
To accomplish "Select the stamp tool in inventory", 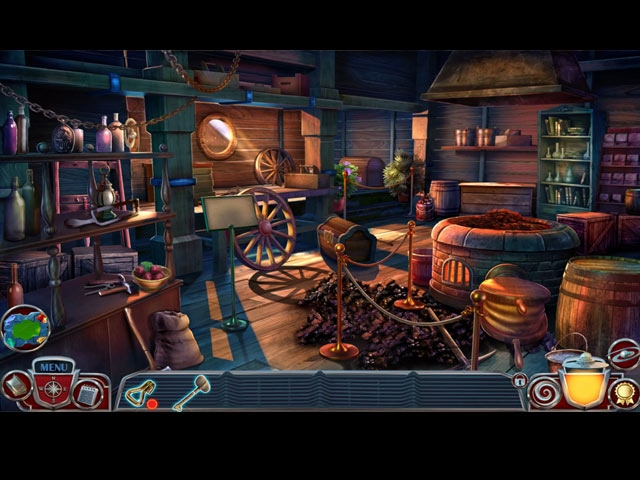I will pos(141,394).
